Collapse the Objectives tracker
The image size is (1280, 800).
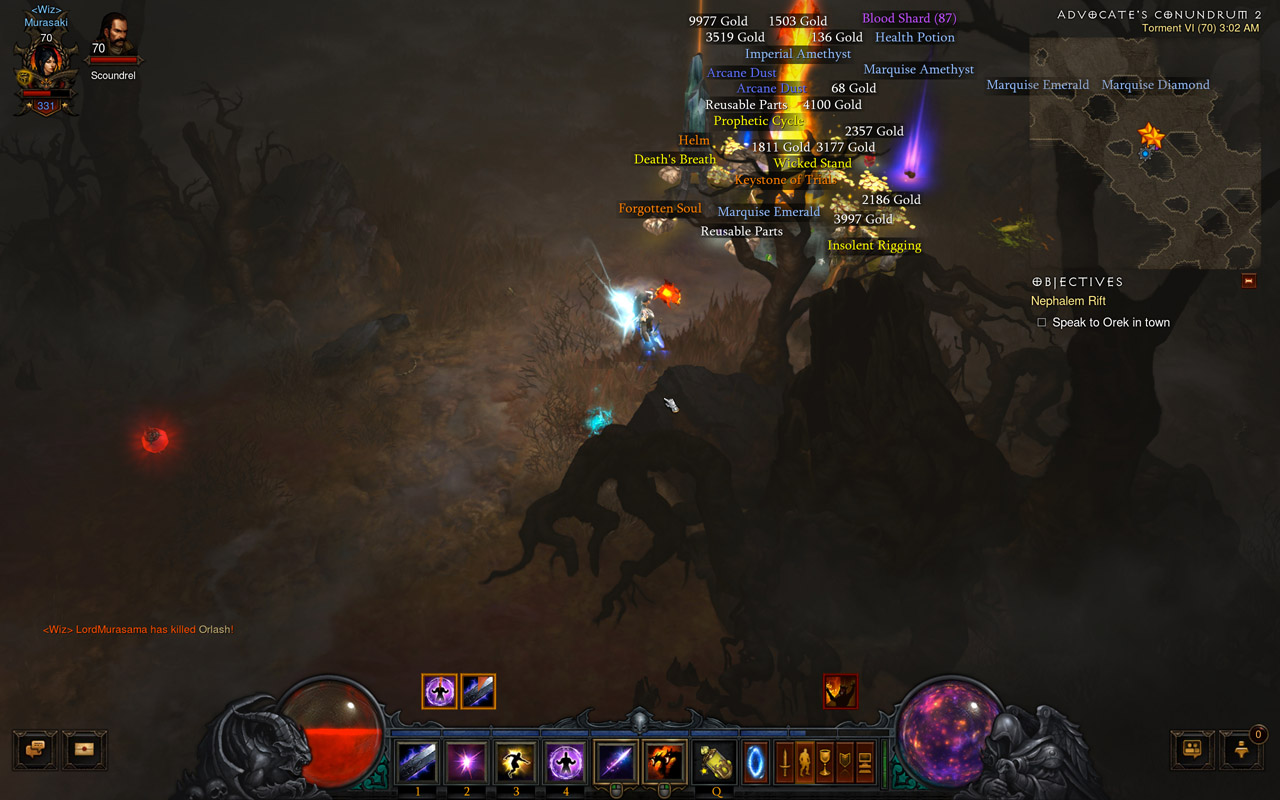point(1248,282)
